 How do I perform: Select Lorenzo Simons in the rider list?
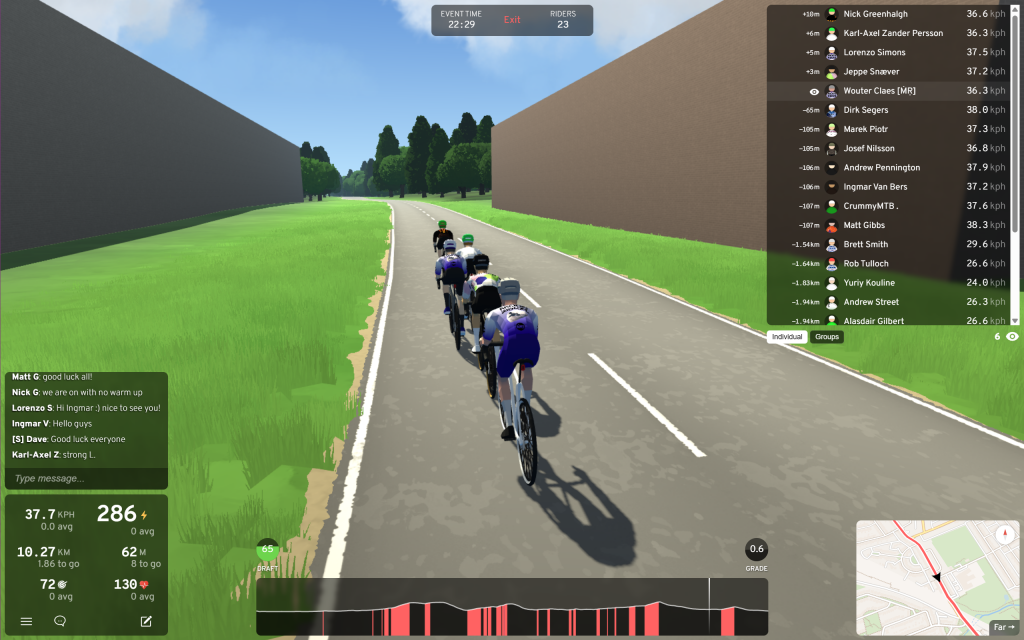(875, 52)
